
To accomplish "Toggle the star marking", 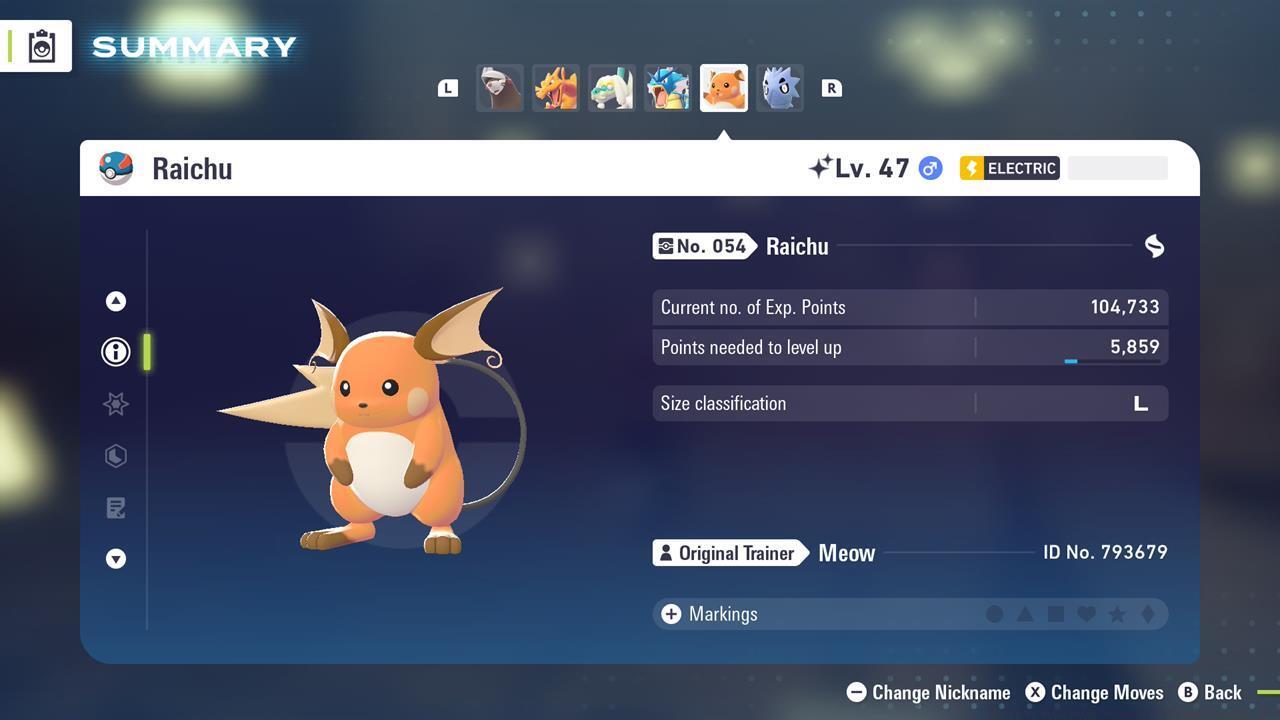I will point(1117,614).
